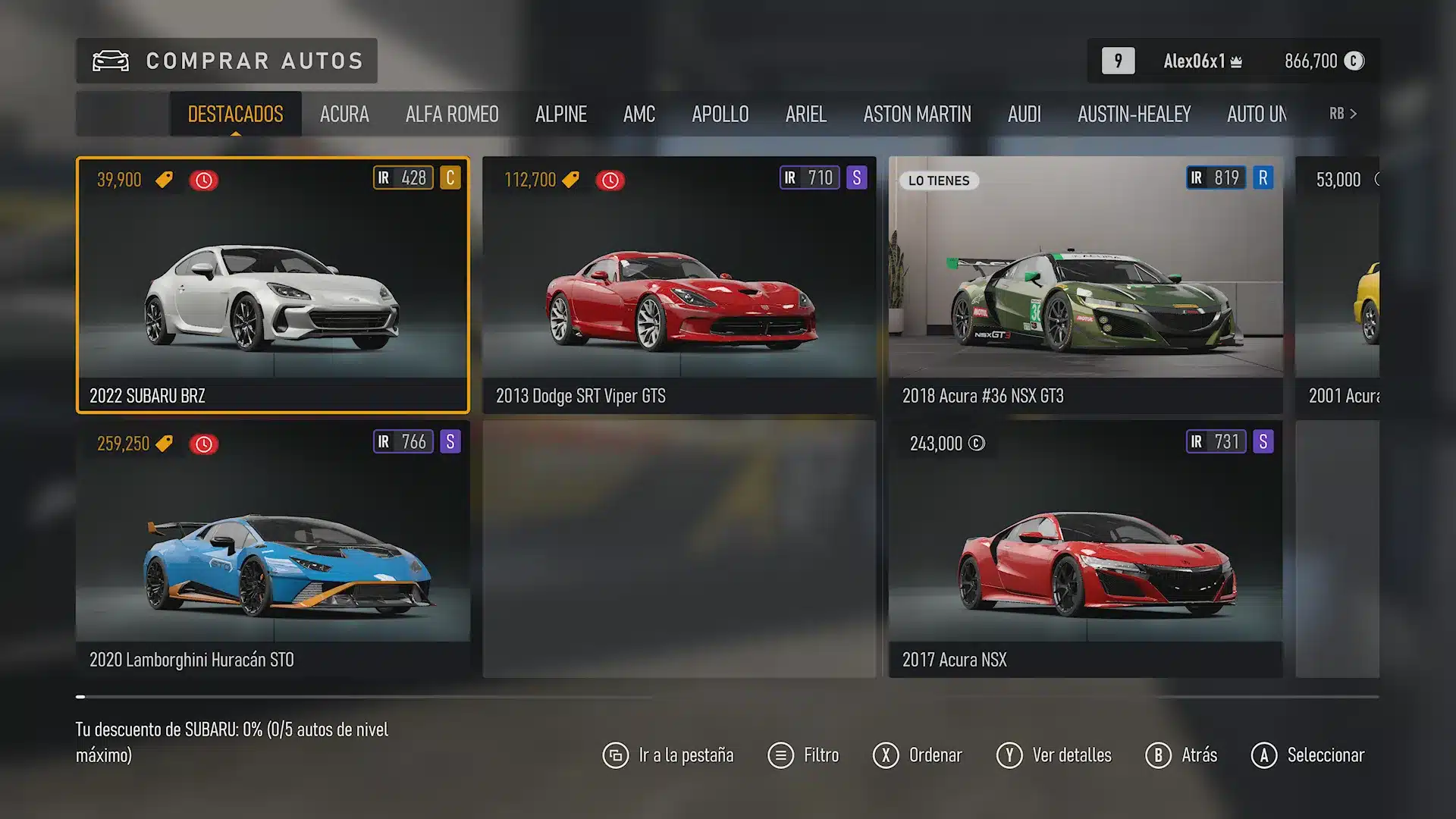
Task: Switch to the Destacados tab
Action: (235, 114)
